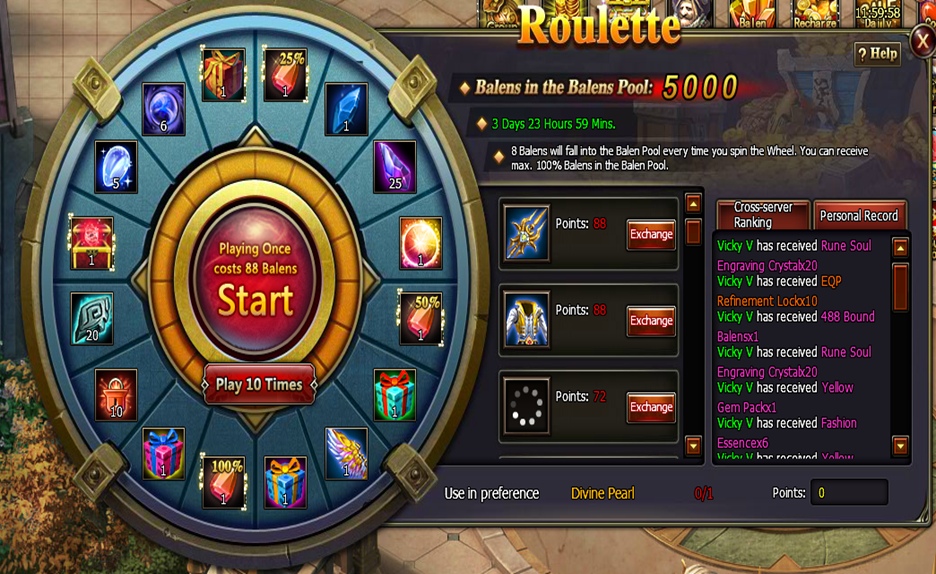Select the 25% balens prize on wheel
This screenshot has height=574, width=936.
coord(284,74)
